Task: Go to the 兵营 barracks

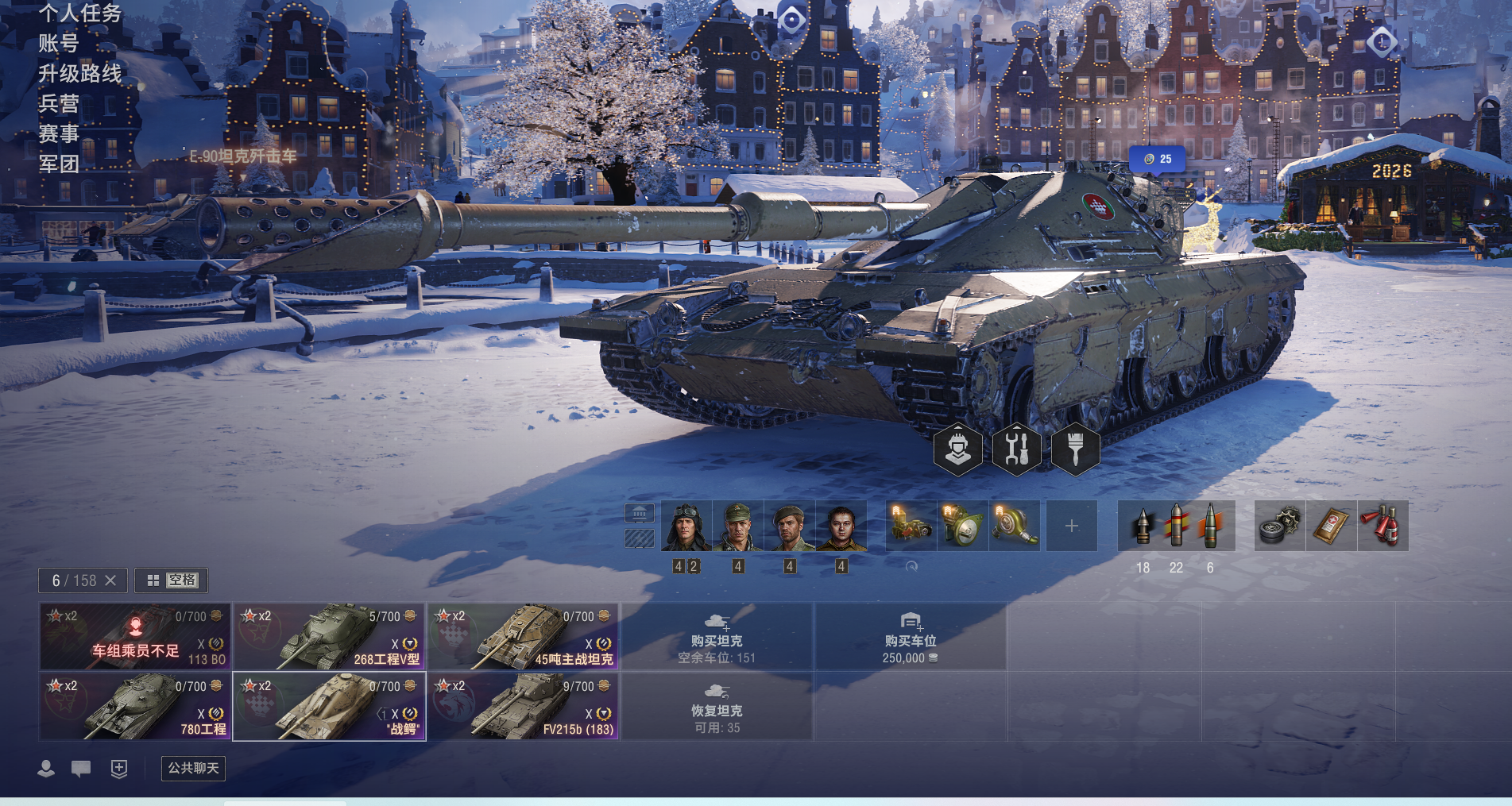Action: tap(59, 103)
